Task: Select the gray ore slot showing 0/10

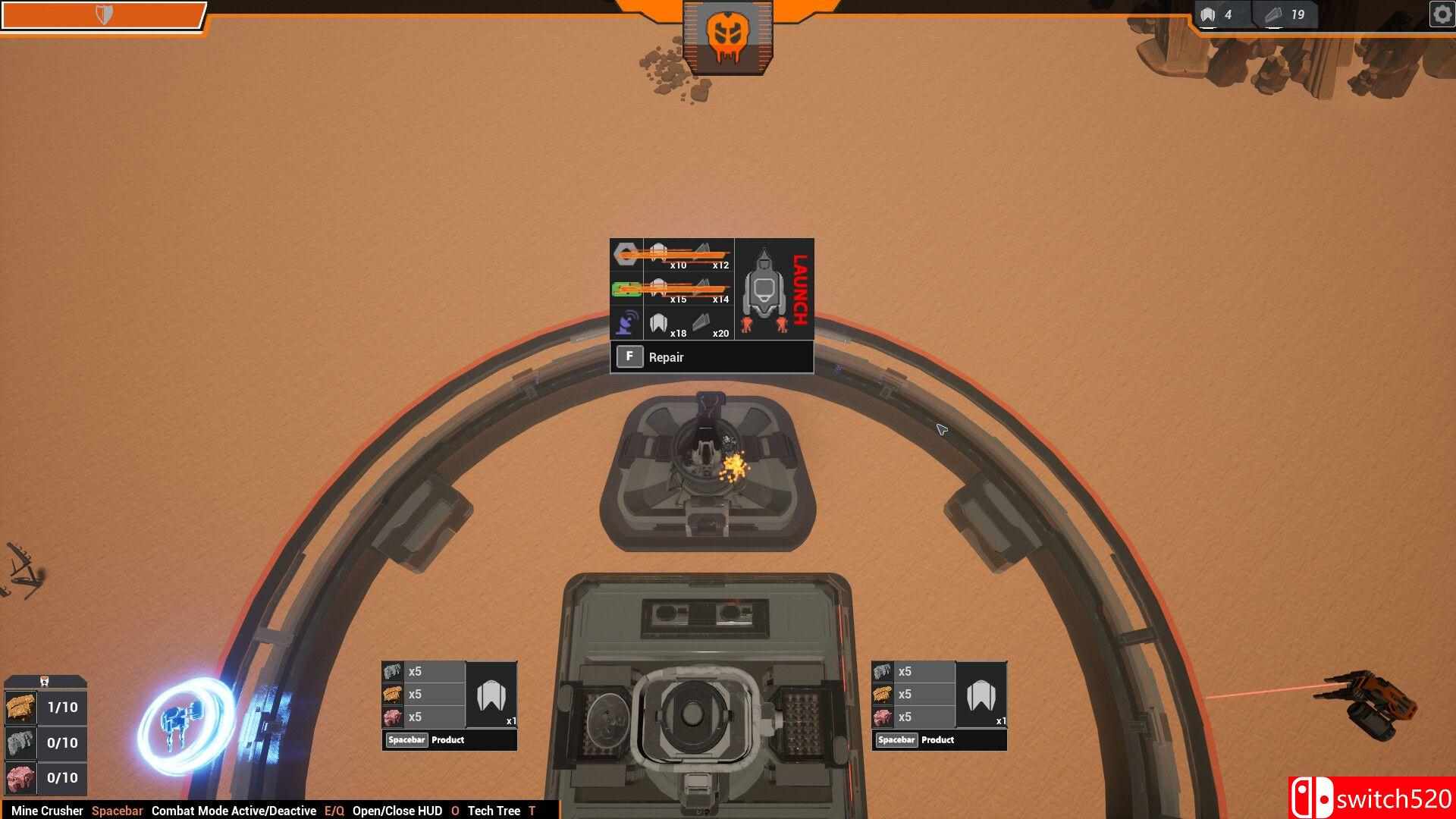Action: click(20, 742)
